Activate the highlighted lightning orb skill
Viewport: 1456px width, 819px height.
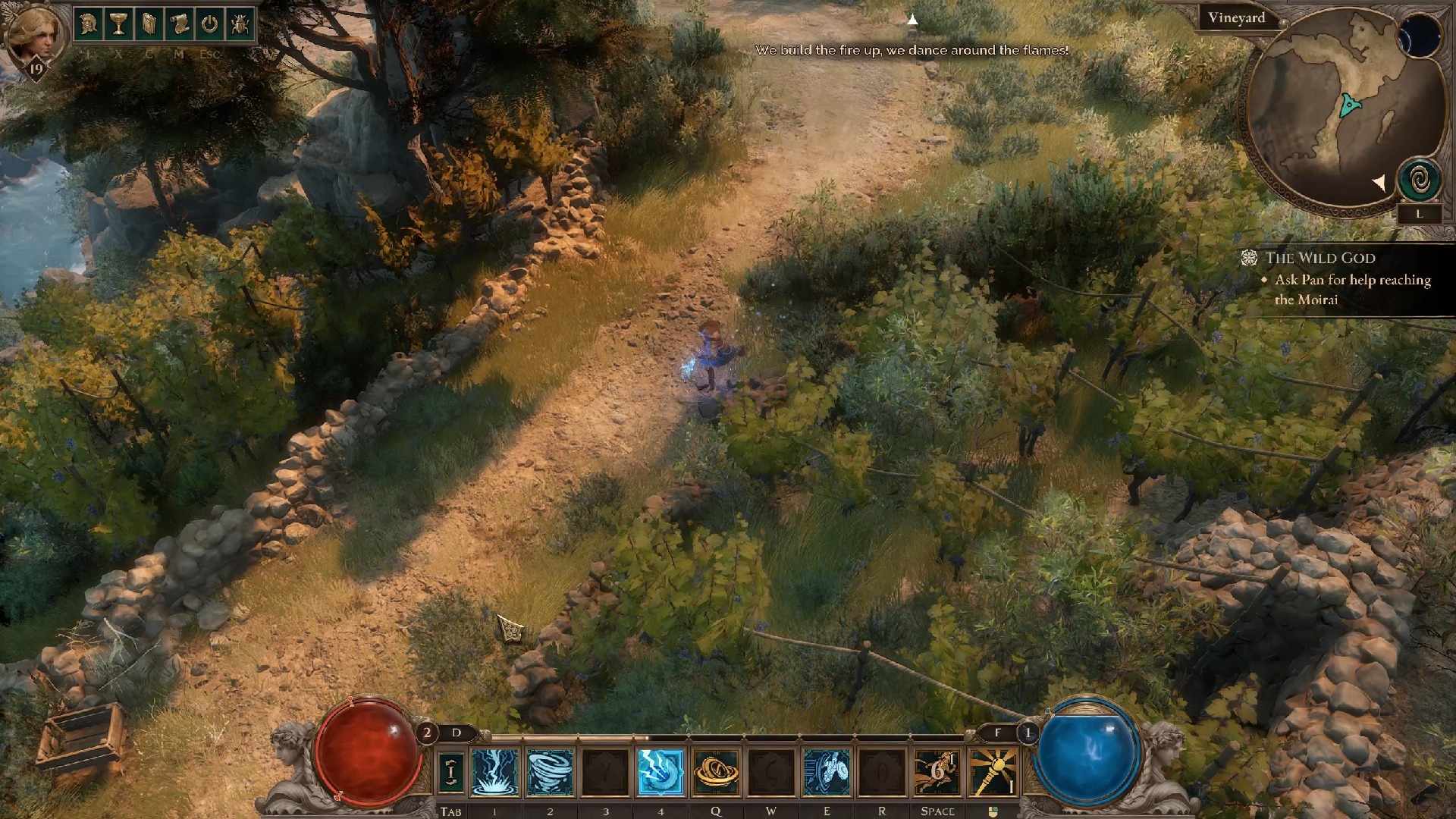coord(661,772)
